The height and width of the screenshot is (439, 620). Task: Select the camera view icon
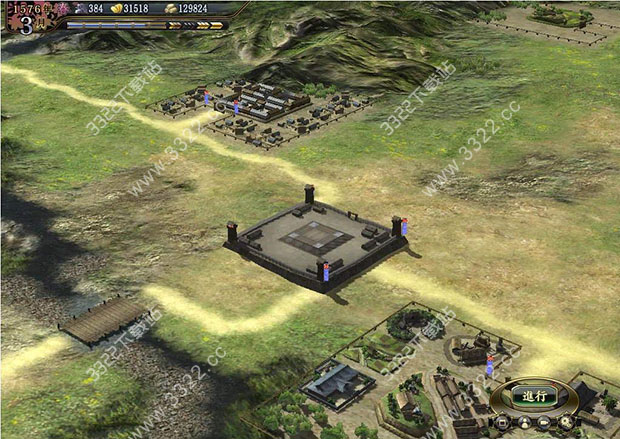coord(543,422)
